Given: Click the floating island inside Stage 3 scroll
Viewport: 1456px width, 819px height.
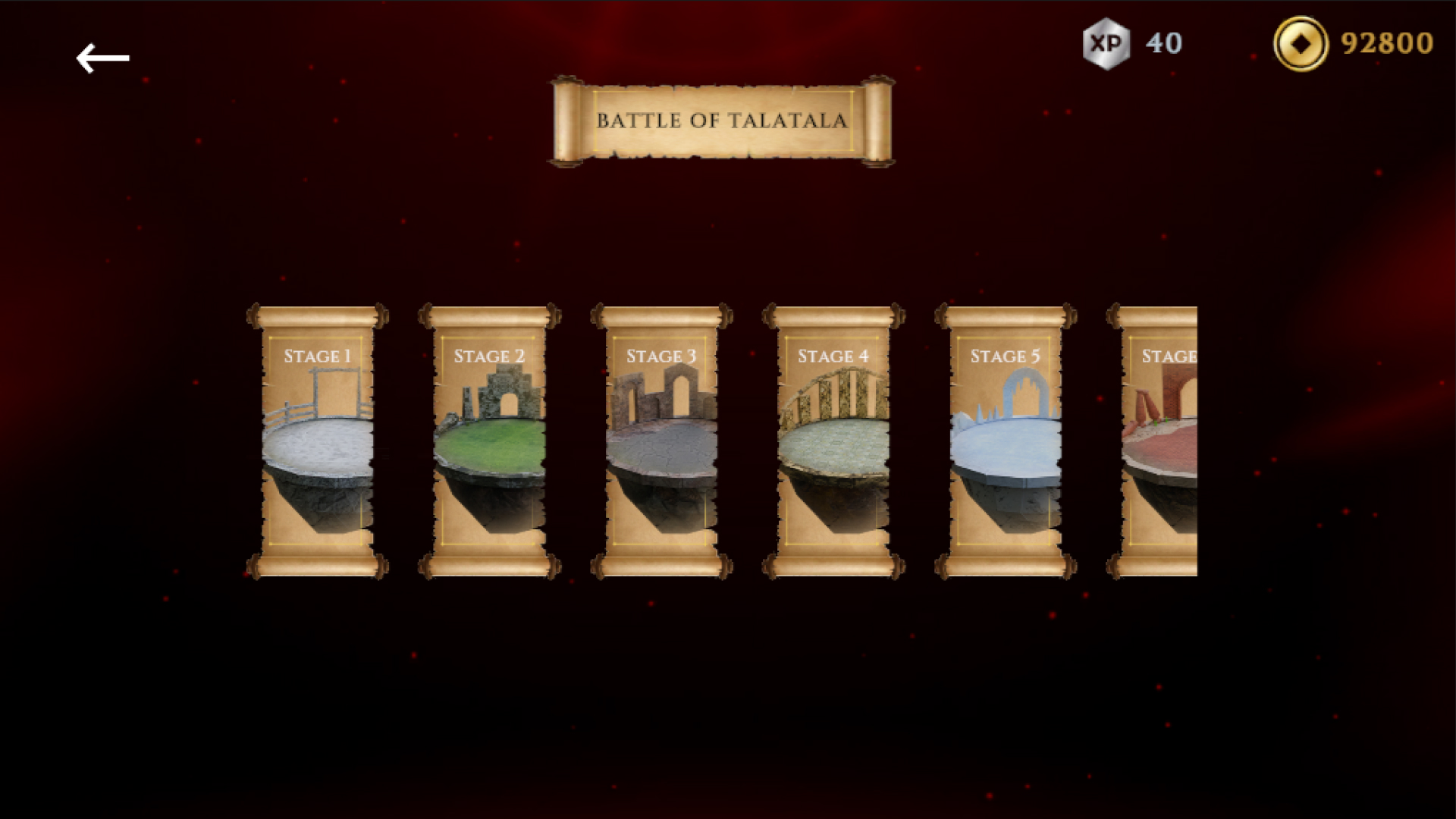Looking at the screenshot, I should 664,455.
